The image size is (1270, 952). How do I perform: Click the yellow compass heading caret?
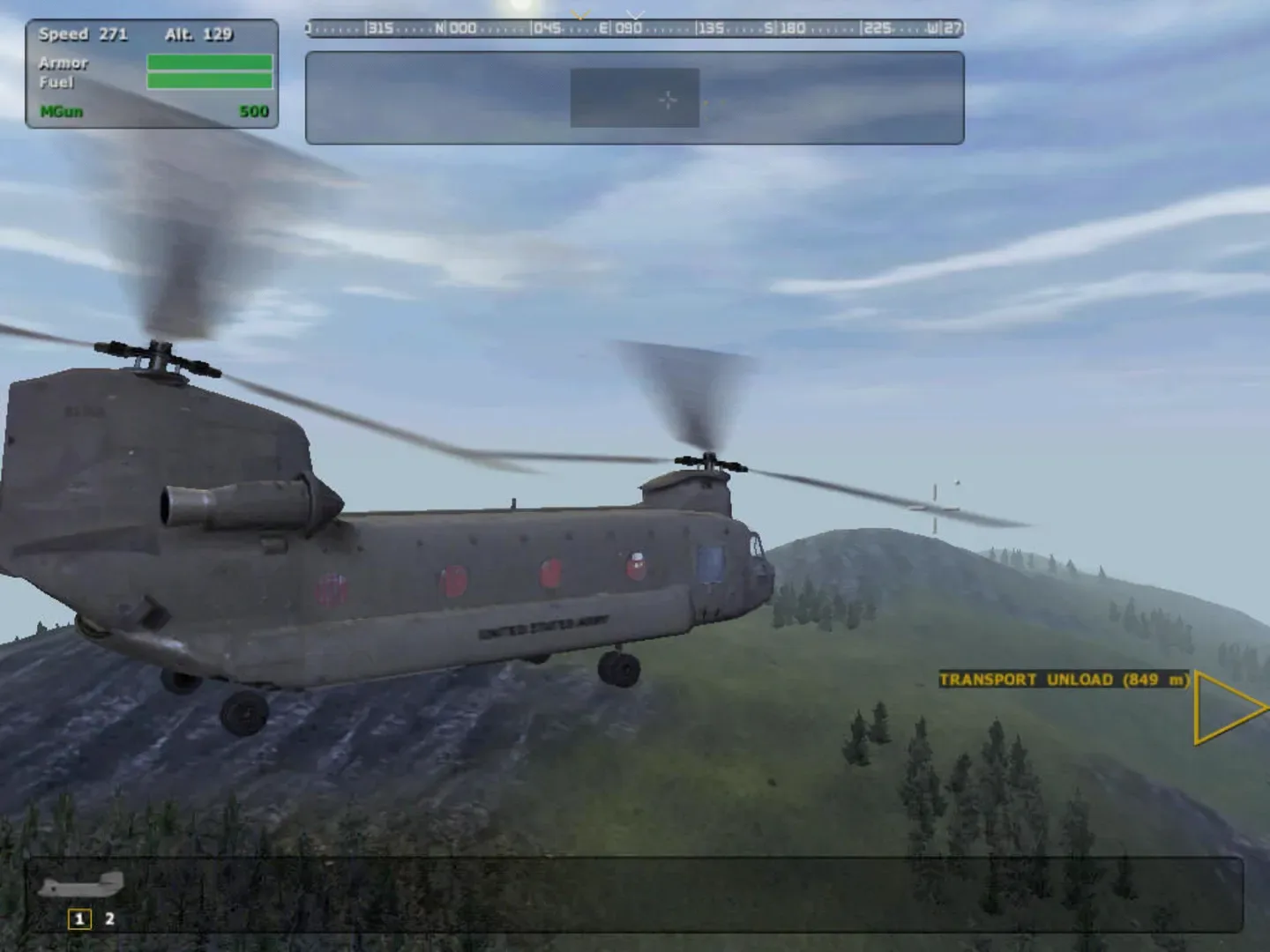point(580,15)
